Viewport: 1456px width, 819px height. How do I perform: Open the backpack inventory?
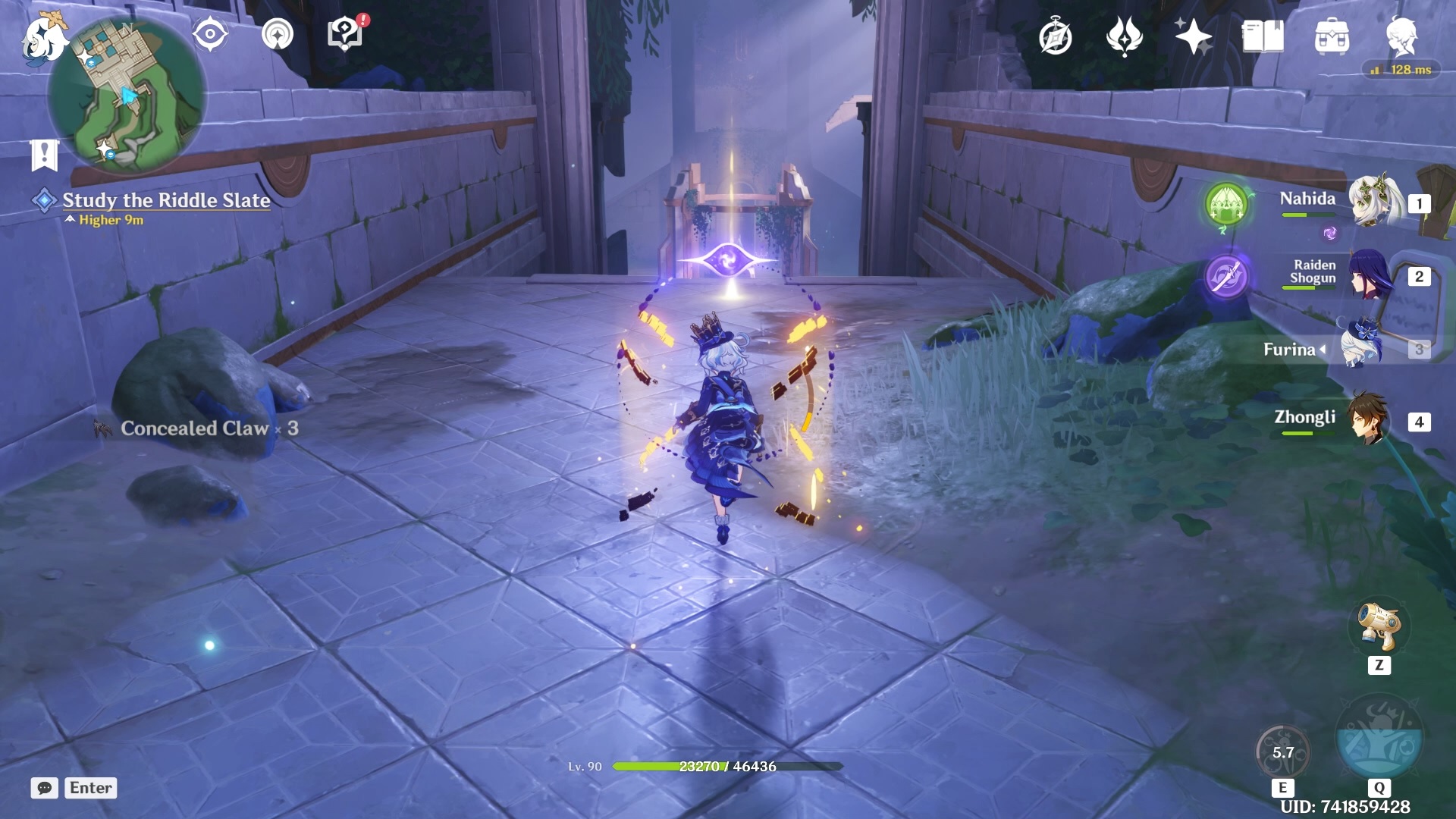tap(1332, 37)
